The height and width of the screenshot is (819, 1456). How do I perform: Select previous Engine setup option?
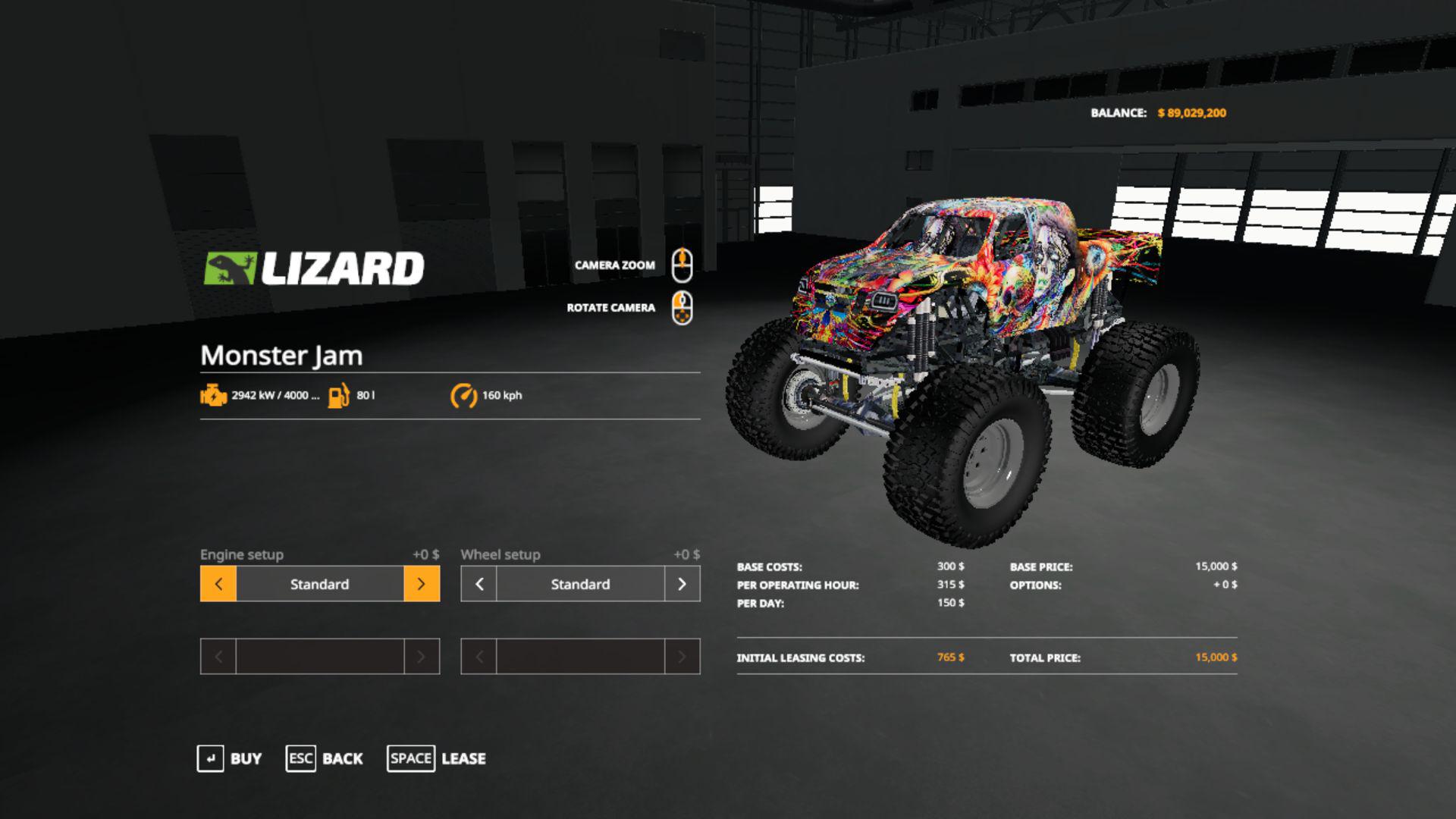point(218,584)
